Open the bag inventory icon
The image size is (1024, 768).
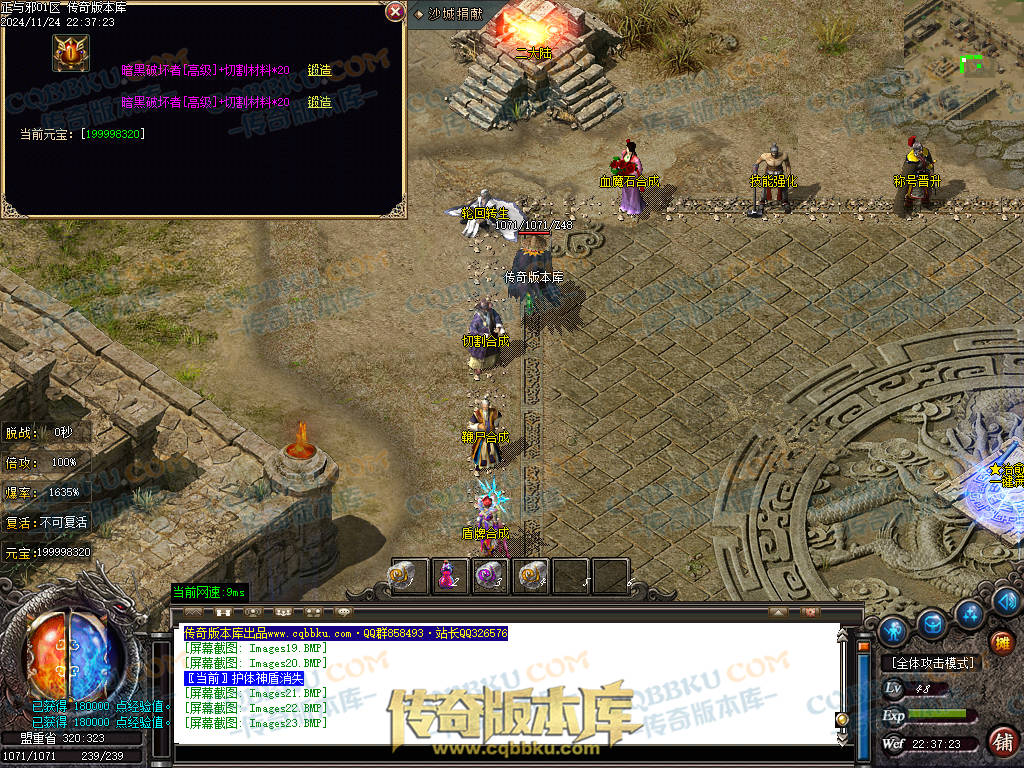tap(932, 624)
